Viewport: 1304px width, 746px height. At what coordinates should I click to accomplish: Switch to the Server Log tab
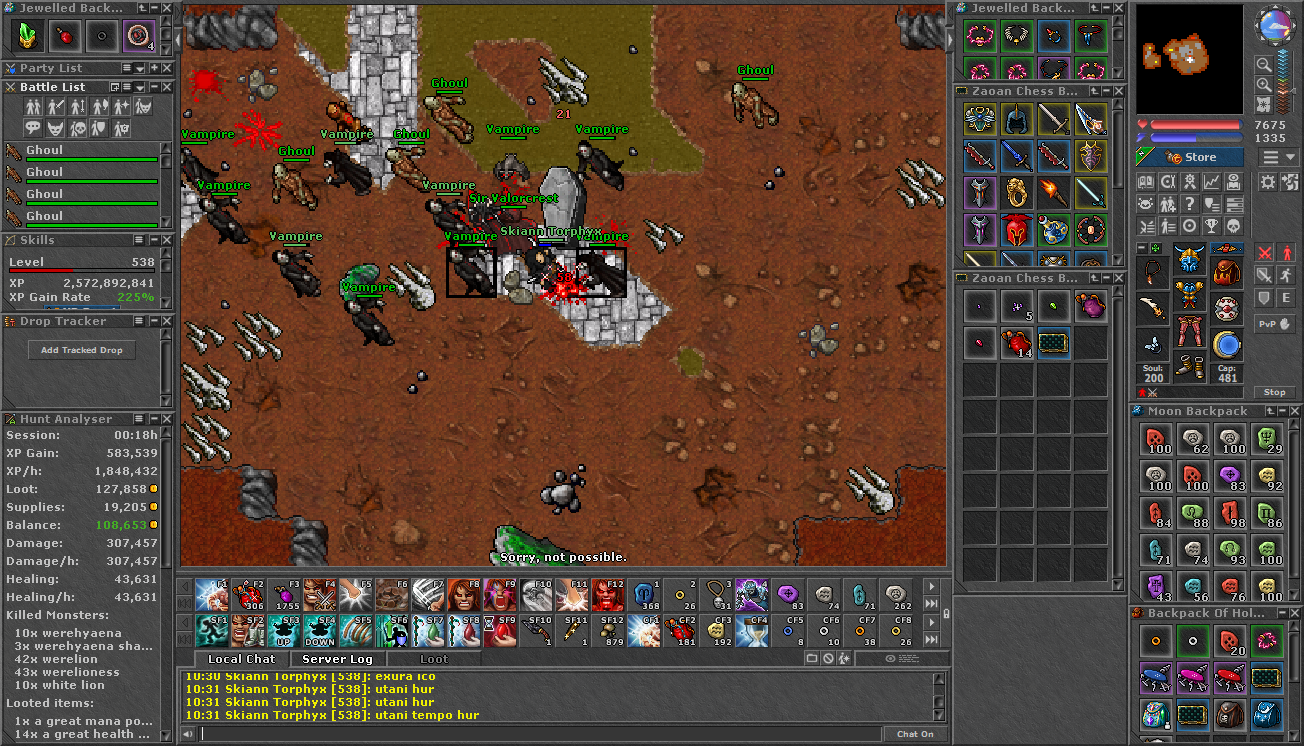[337, 659]
